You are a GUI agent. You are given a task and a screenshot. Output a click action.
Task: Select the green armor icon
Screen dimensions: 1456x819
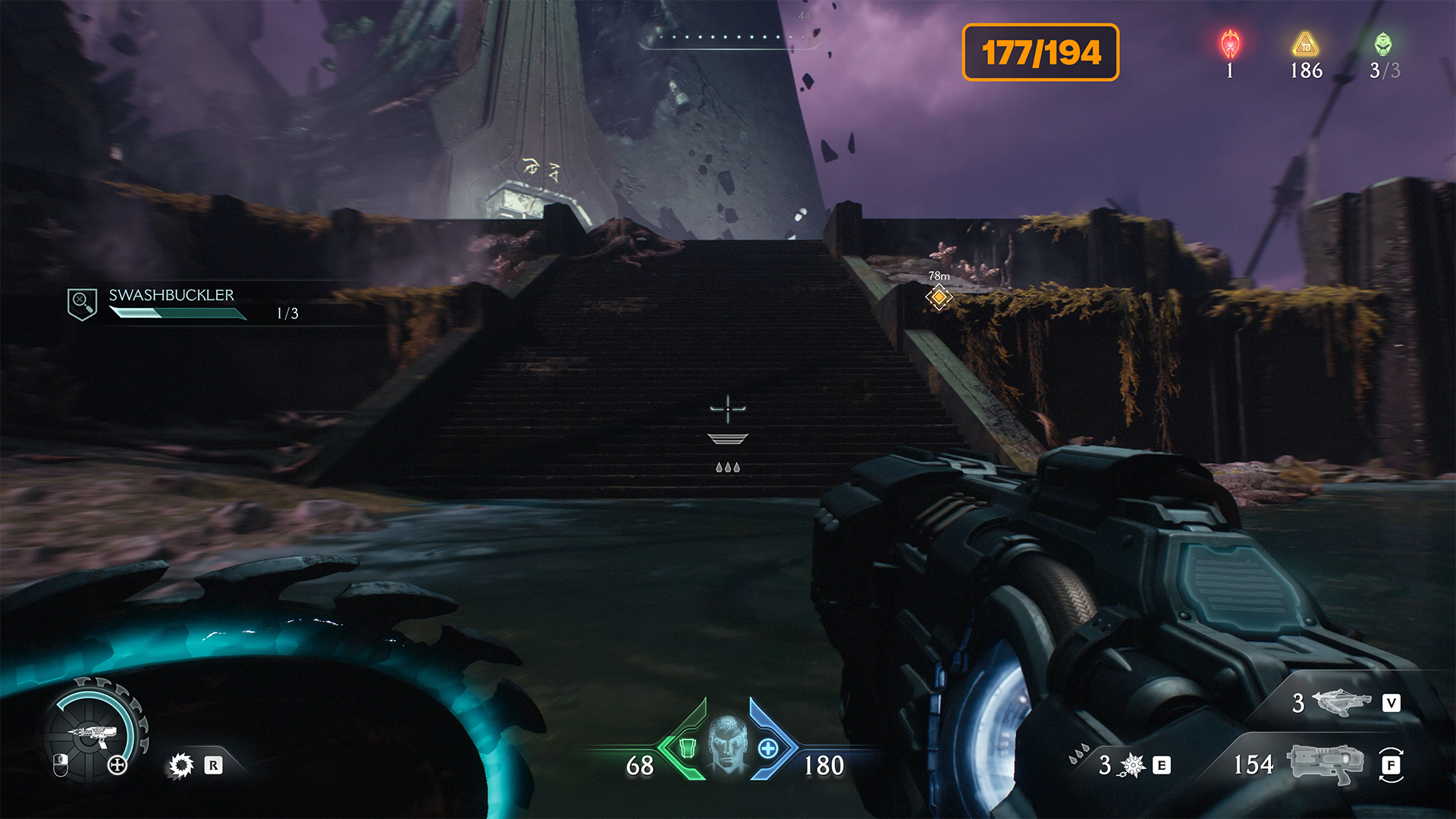[x=687, y=748]
